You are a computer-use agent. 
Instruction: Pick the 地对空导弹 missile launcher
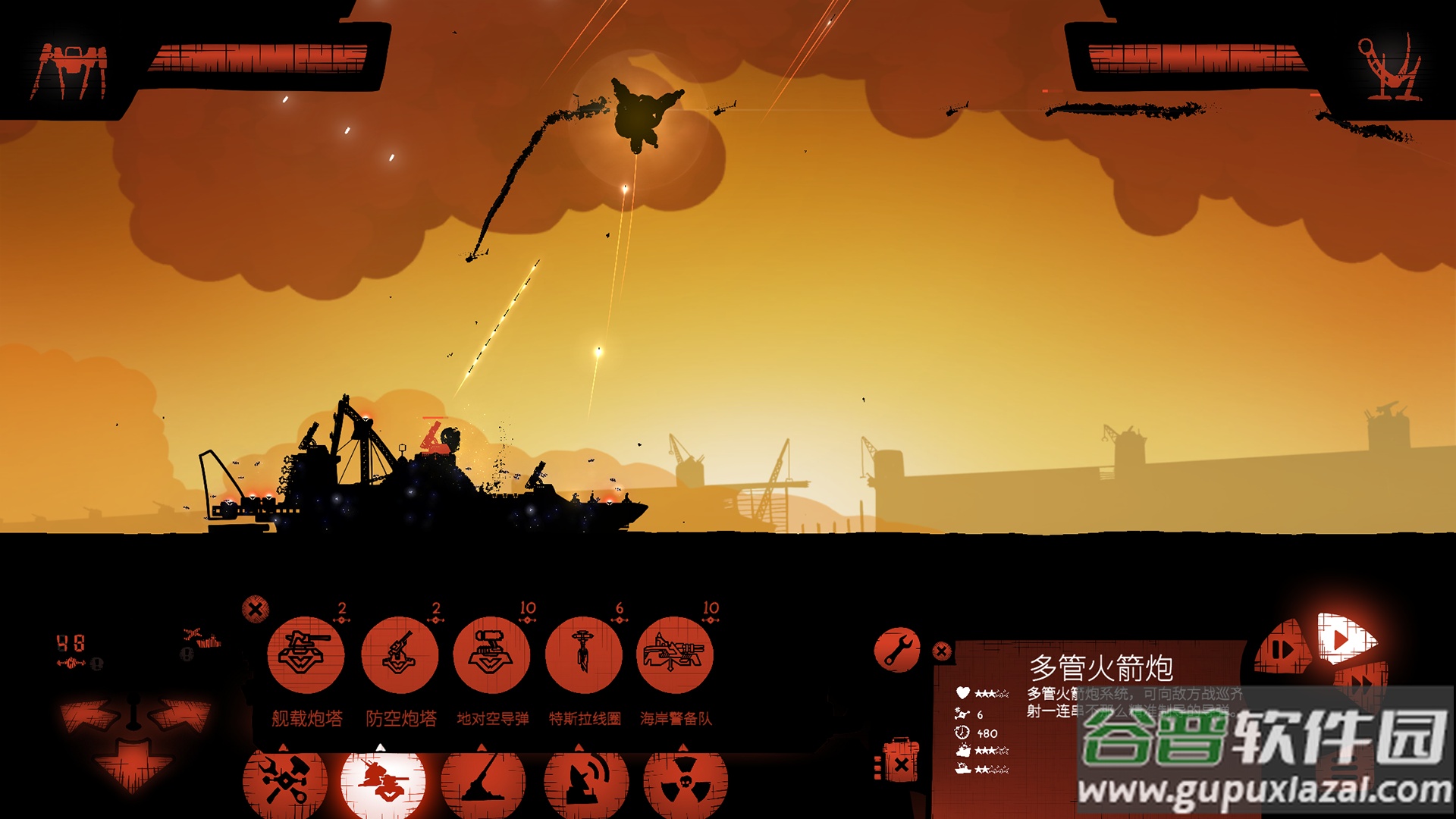[x=491, y=655]
